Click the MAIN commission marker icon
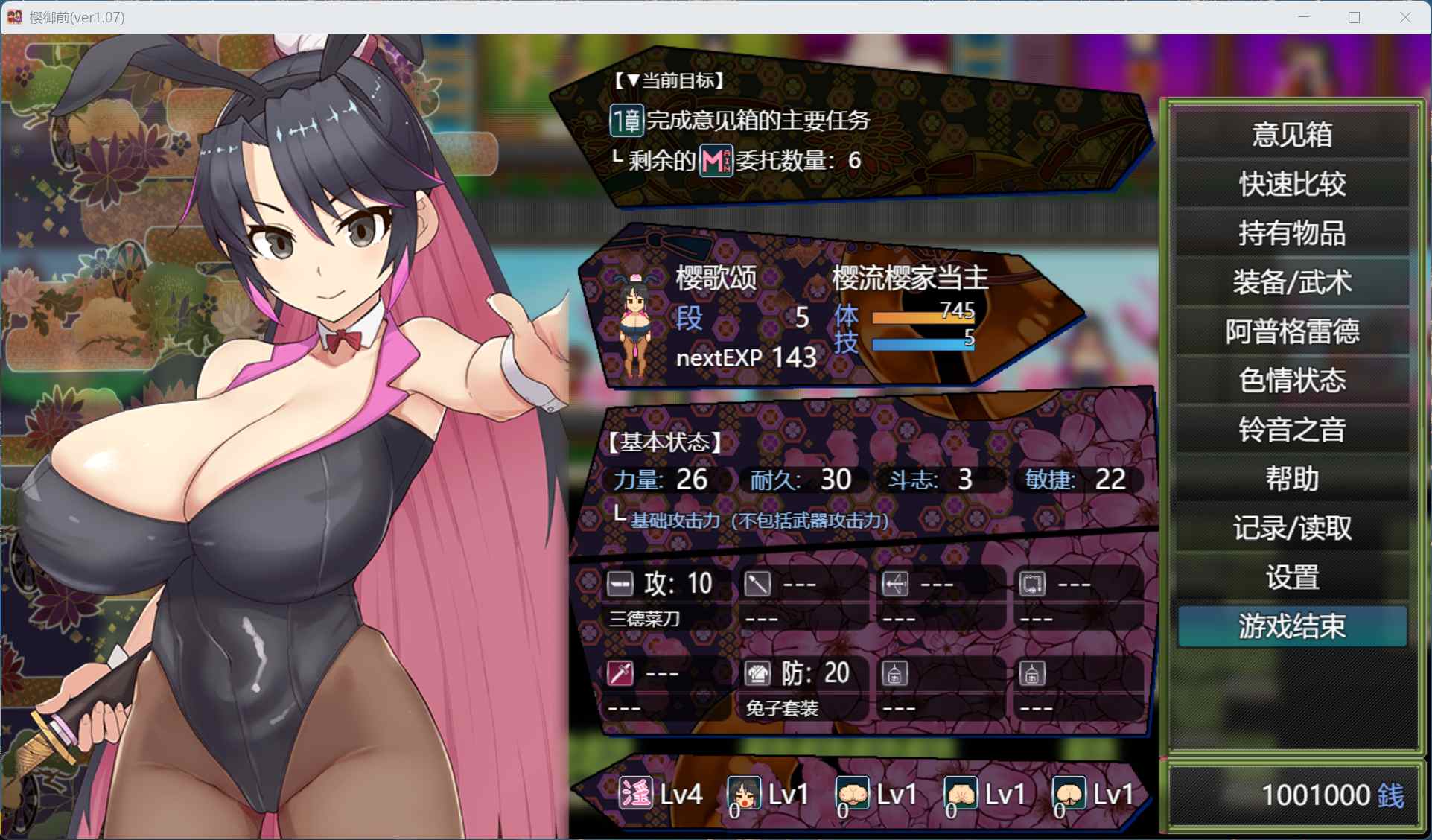Screen dimensions: 1432x840 coord(715,159)
